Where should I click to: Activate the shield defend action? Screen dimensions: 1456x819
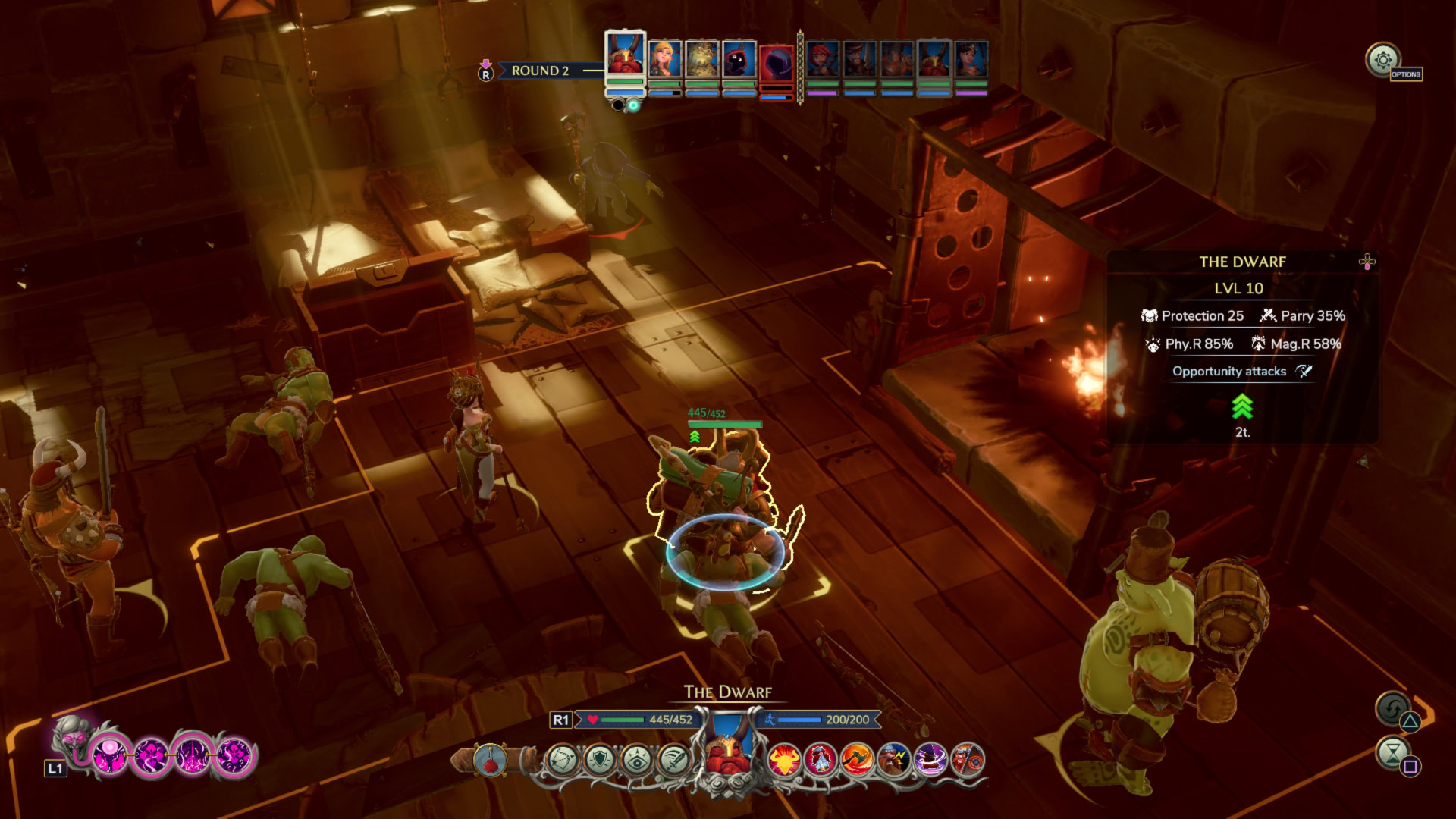click(x=599, y=759)
